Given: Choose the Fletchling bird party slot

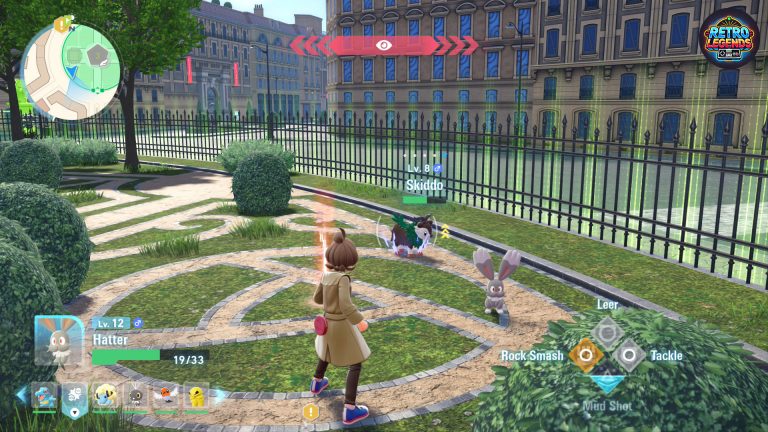Looking at the screenshot, I should 167,397.
